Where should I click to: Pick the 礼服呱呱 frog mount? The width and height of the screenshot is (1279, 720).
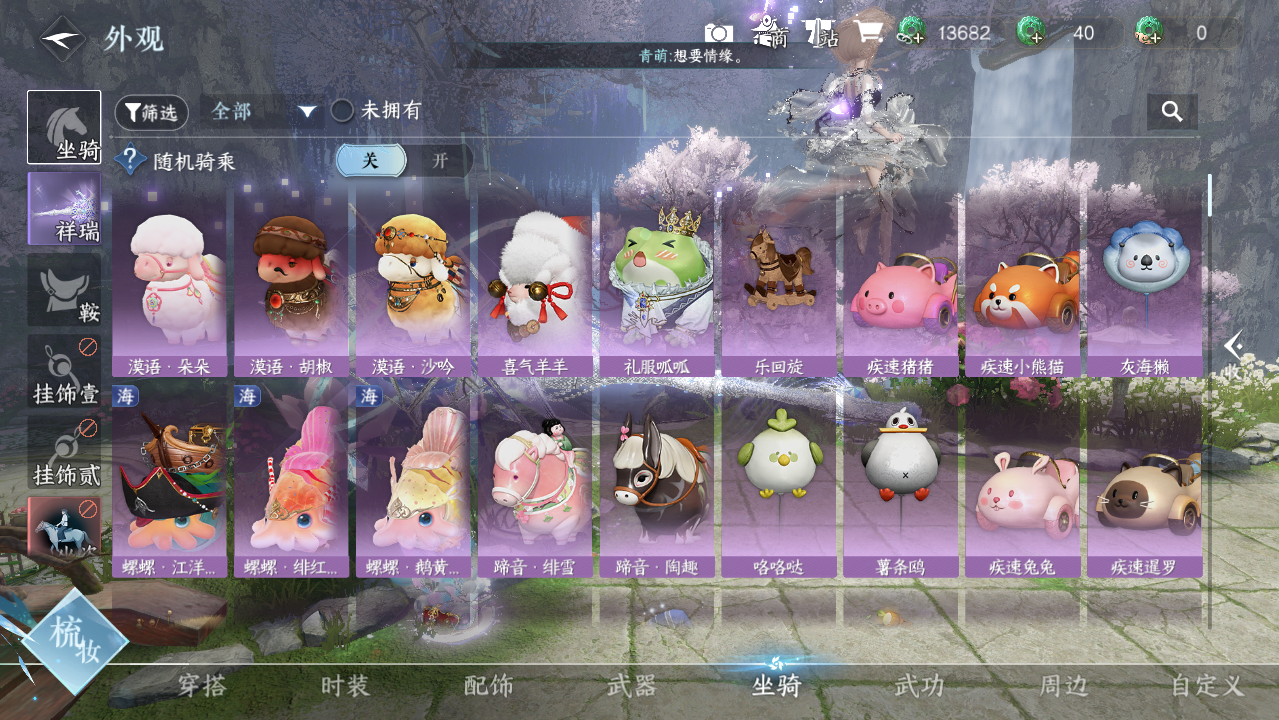[656, 285]
